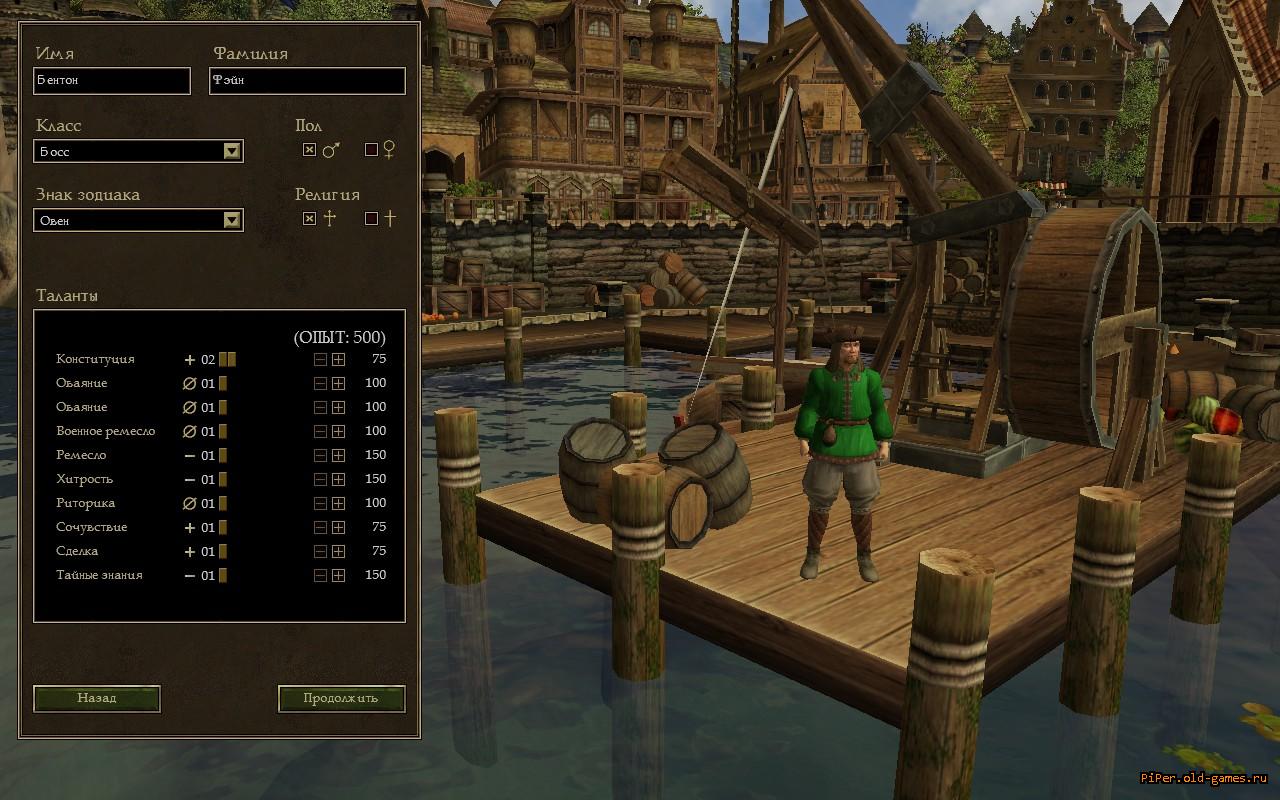The width and height of the screenshot is (1280, 800).
Task: Lower the Риторика talent with minus
Action: click(x=320, y=504)
